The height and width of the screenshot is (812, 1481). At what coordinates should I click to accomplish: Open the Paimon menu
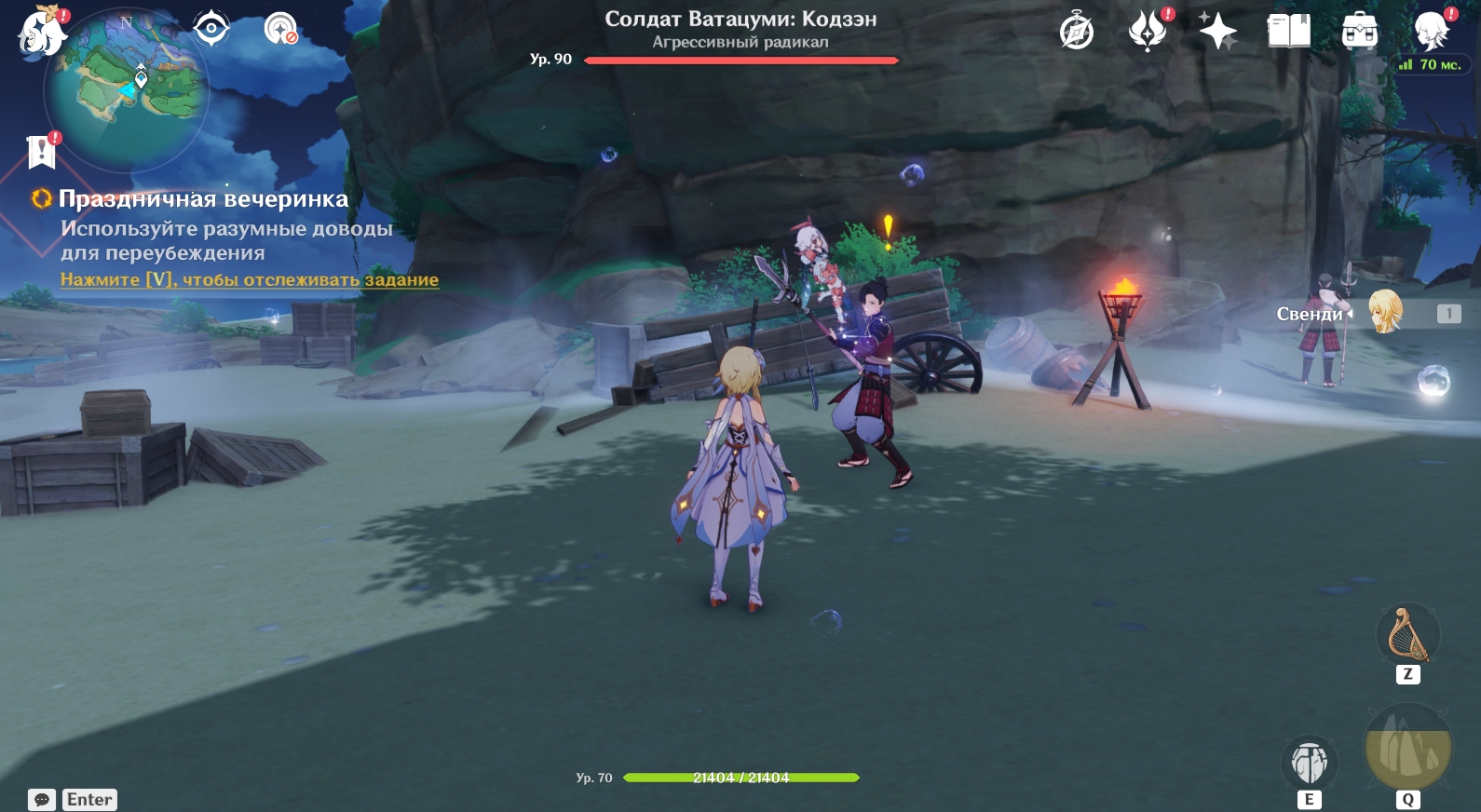pos(42,33)
